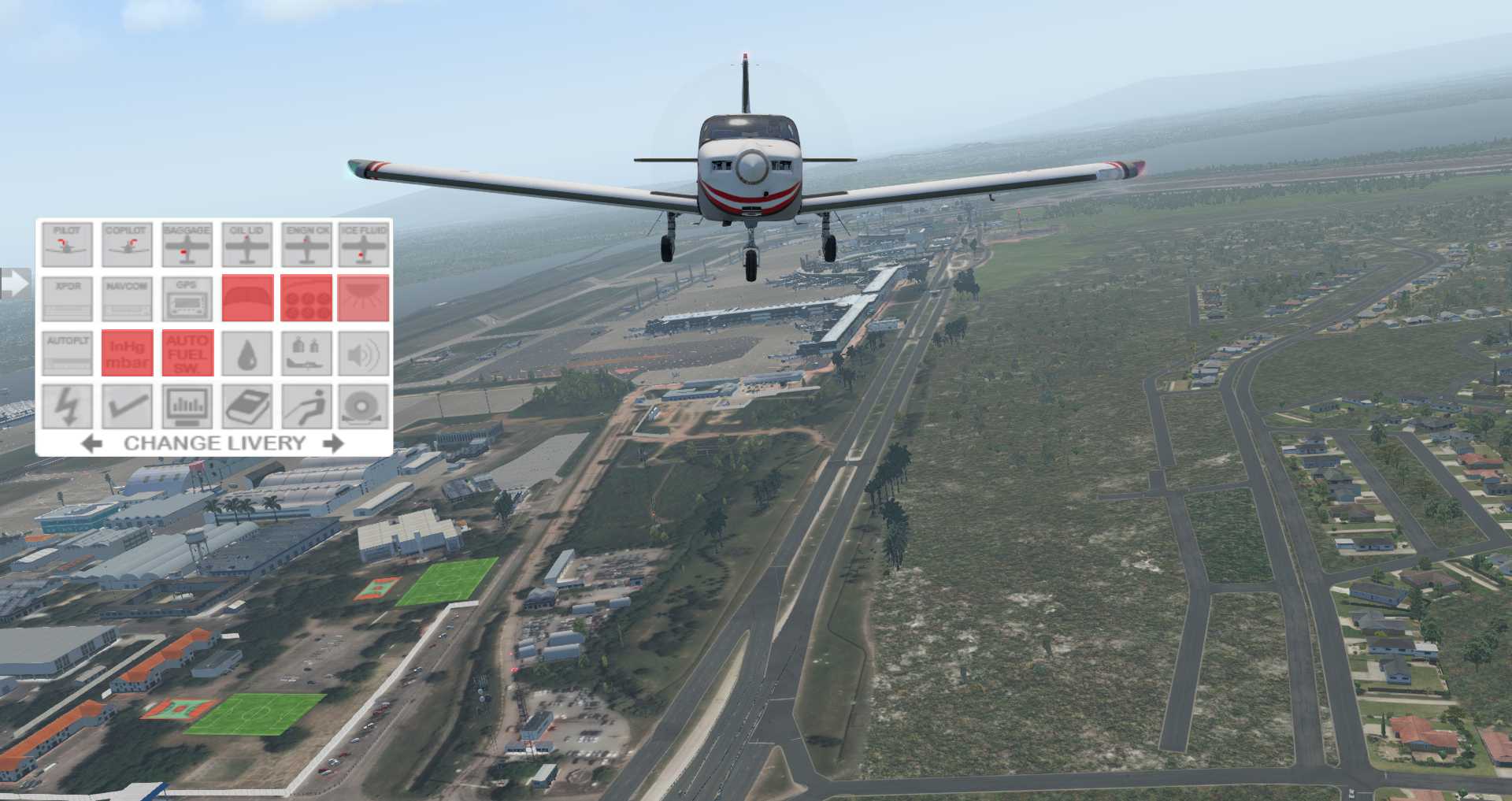Toggle the AUTO FUEL SW option
The image size is (1512, 801).
pyautogui.click(x=187, y=353)
